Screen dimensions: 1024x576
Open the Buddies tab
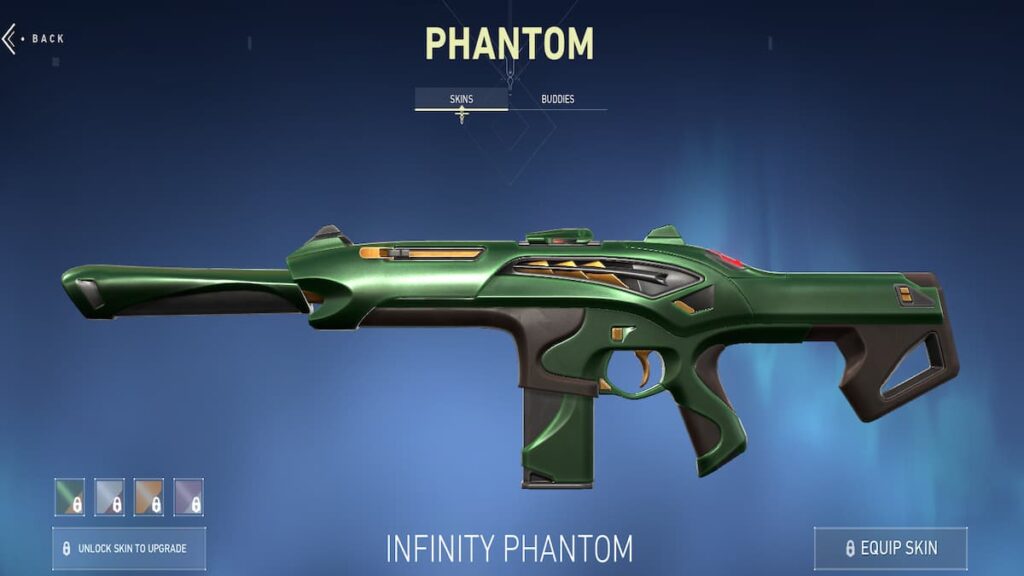(x=557, y=99)
